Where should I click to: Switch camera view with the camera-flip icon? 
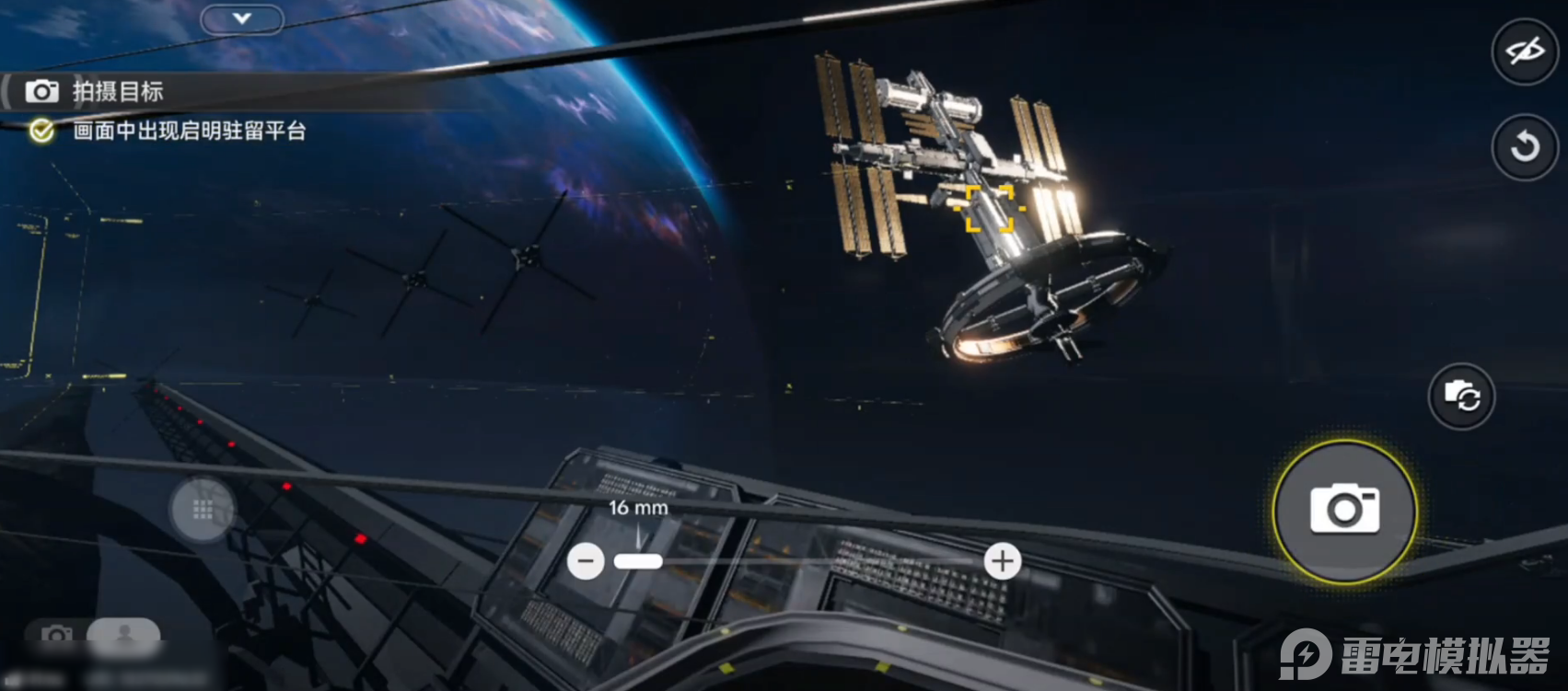point(1461,397)
